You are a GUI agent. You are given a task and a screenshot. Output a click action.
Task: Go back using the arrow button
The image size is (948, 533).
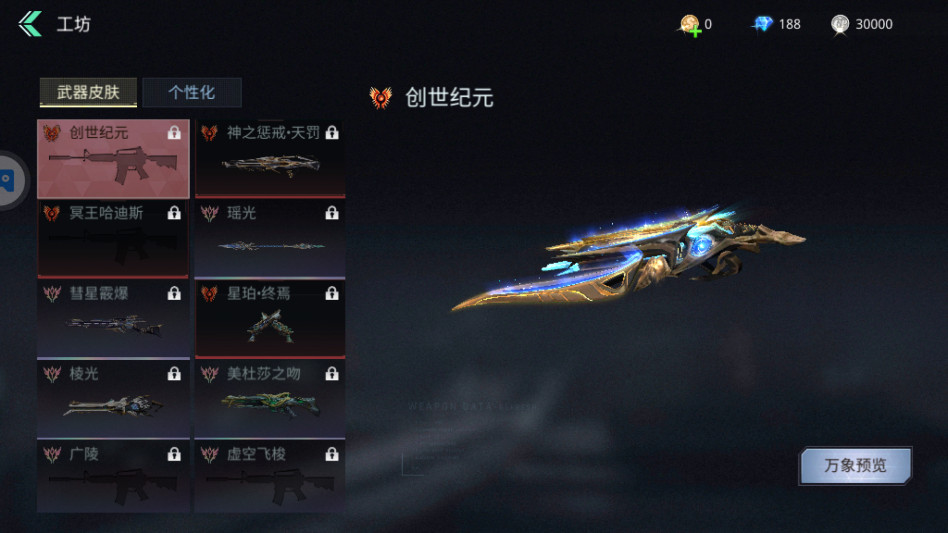[30, 24]
